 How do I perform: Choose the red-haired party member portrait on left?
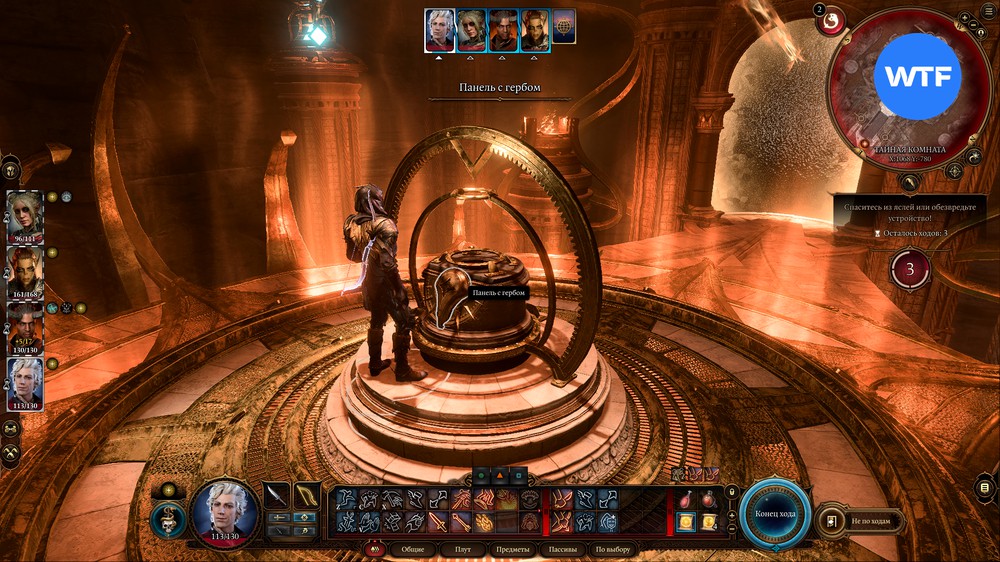tap(25, 268)
